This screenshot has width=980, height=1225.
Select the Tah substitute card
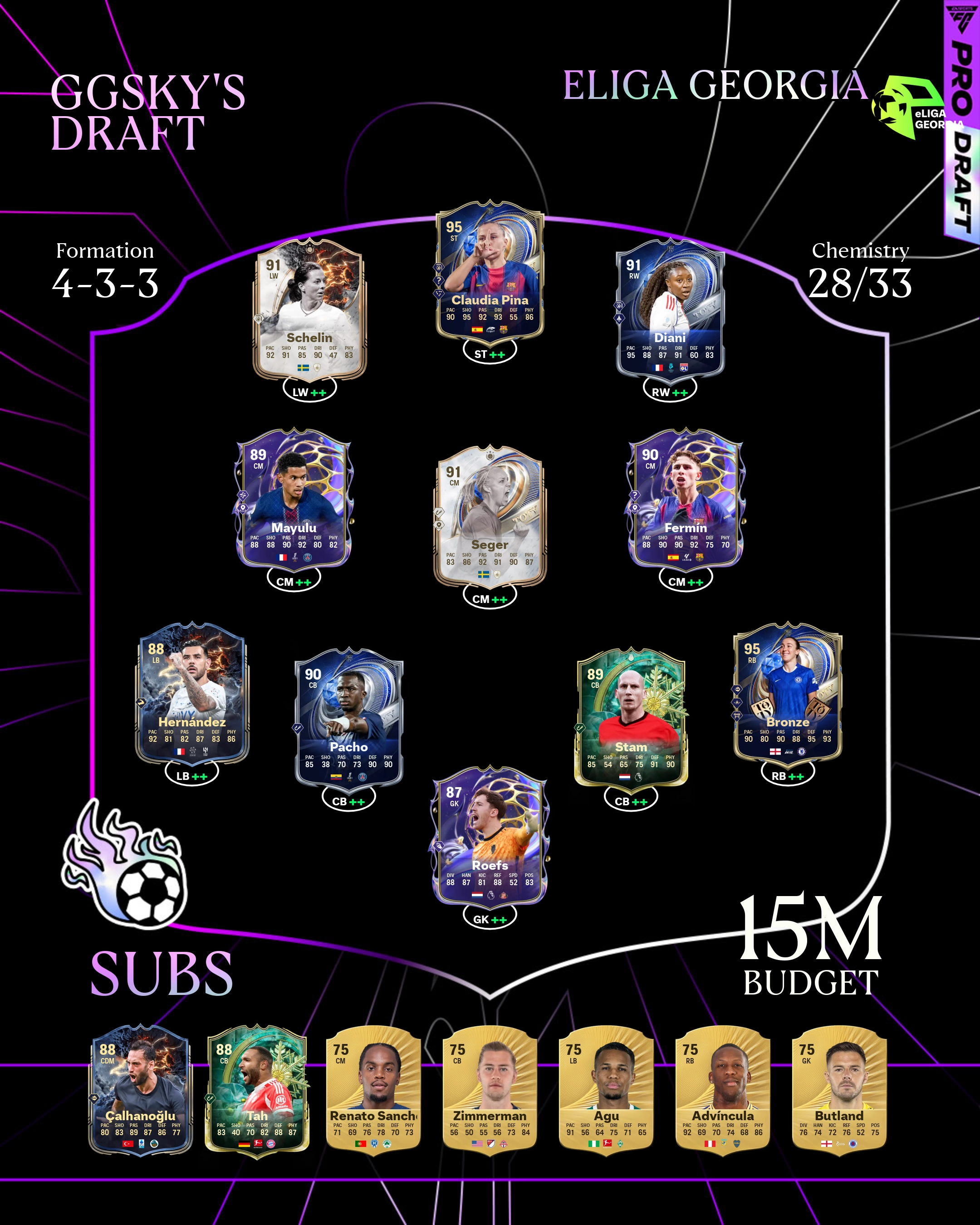point(257,1091)
